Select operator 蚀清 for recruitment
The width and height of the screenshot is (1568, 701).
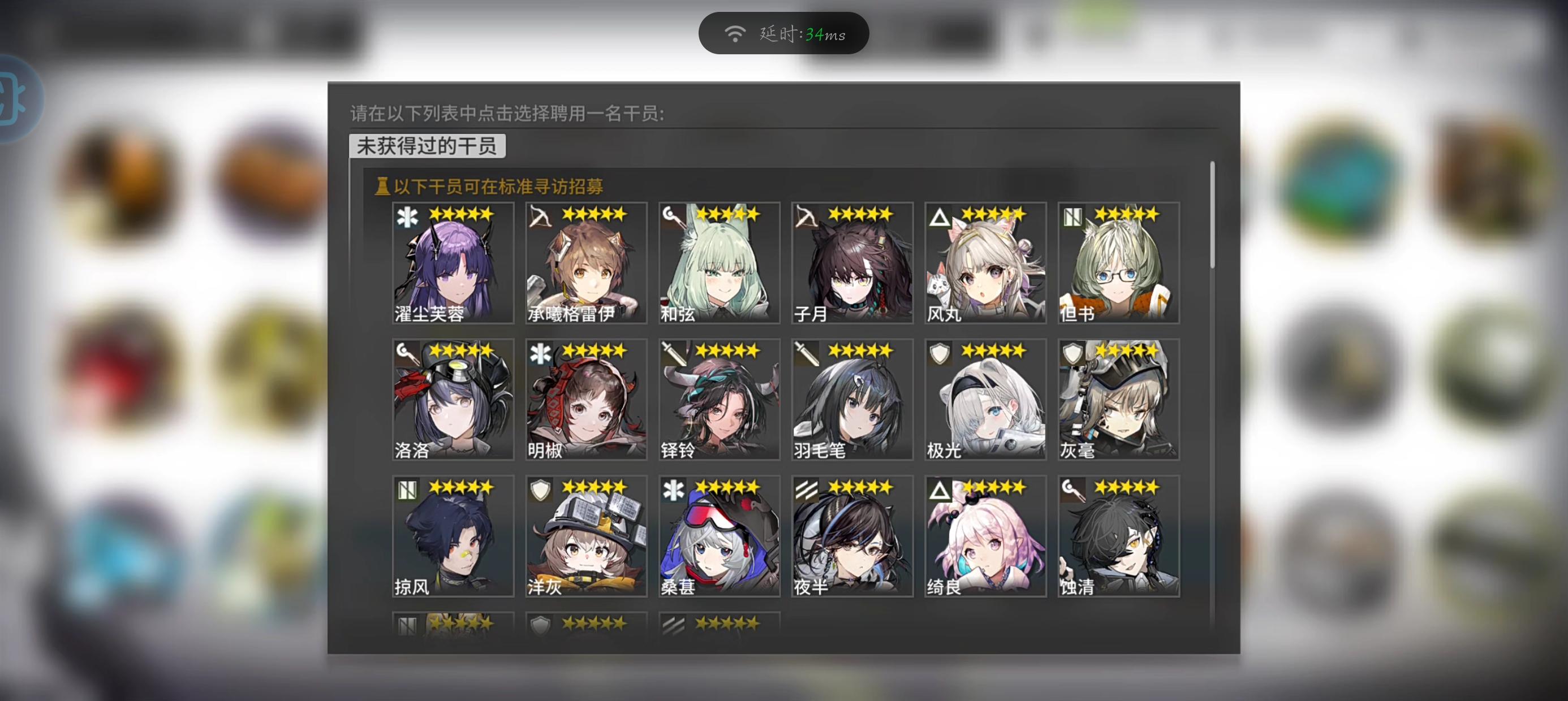[1118, 535]
